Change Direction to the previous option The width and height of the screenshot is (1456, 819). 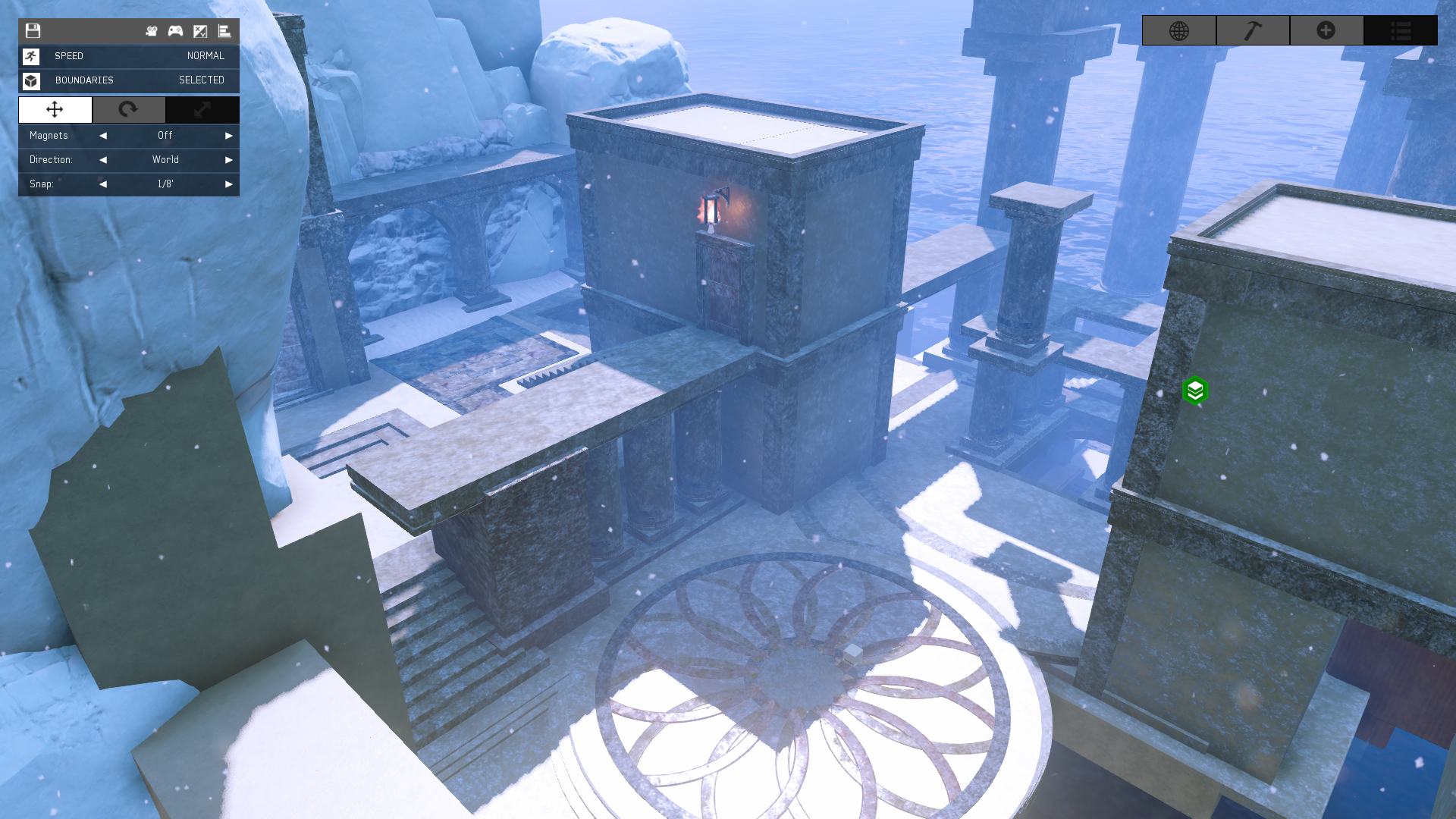pyautogui.click(x=103, y=160)
